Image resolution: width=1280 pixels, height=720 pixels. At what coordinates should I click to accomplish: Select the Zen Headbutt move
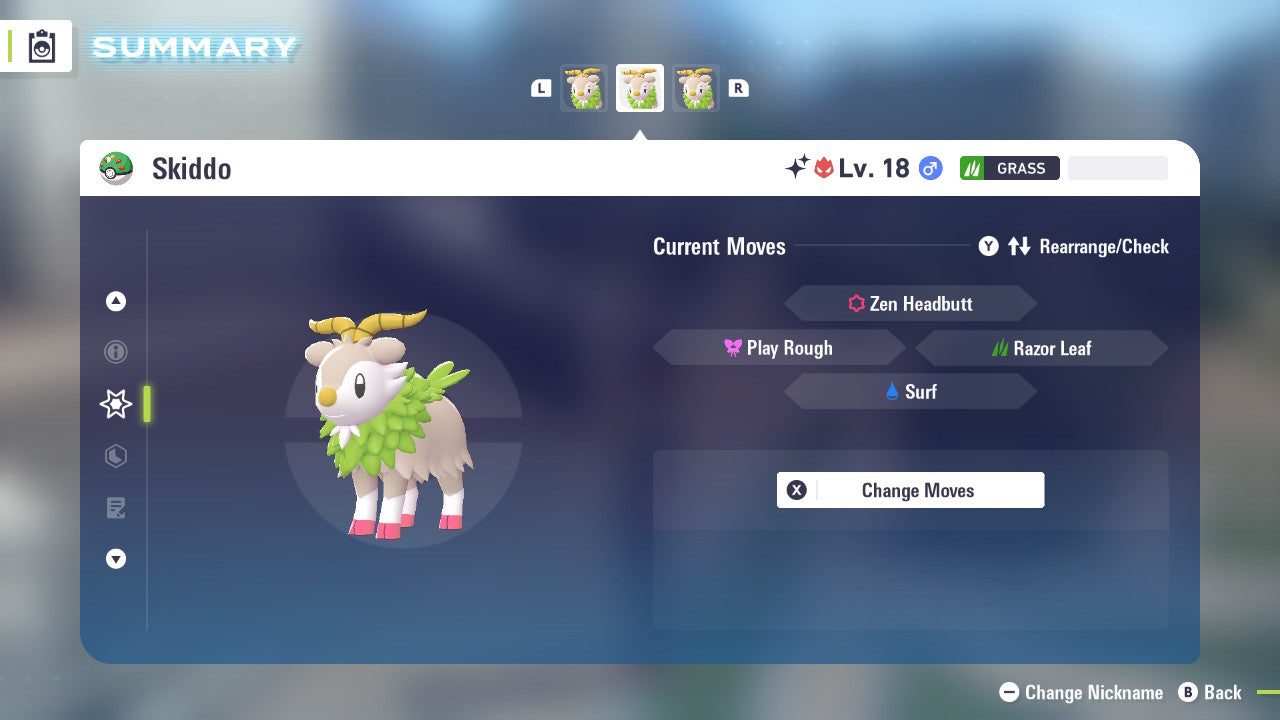point(910,303)
